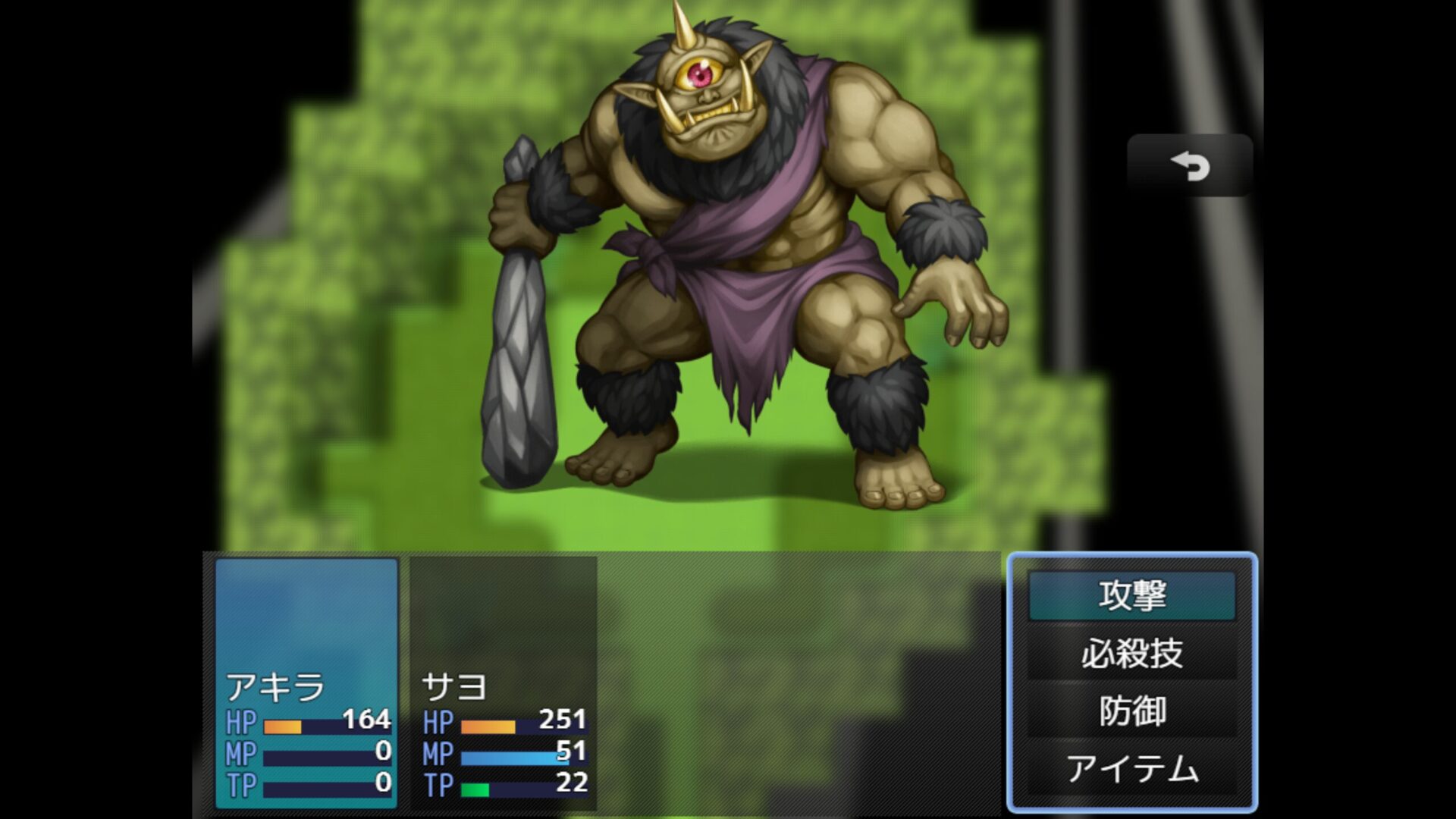Open the アイテム item menu
Viewport: 1456px width, 819px height.
coord(1131,769)
